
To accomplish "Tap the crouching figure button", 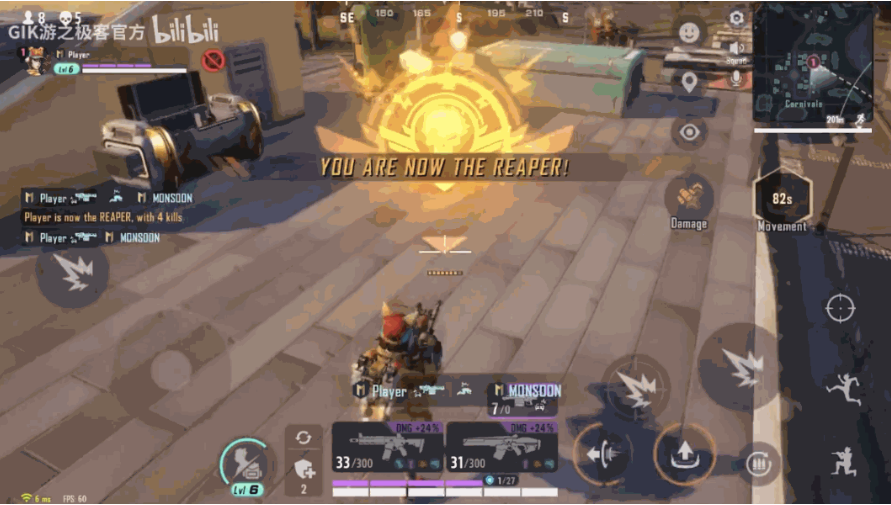I will click(x=842, y=461).
